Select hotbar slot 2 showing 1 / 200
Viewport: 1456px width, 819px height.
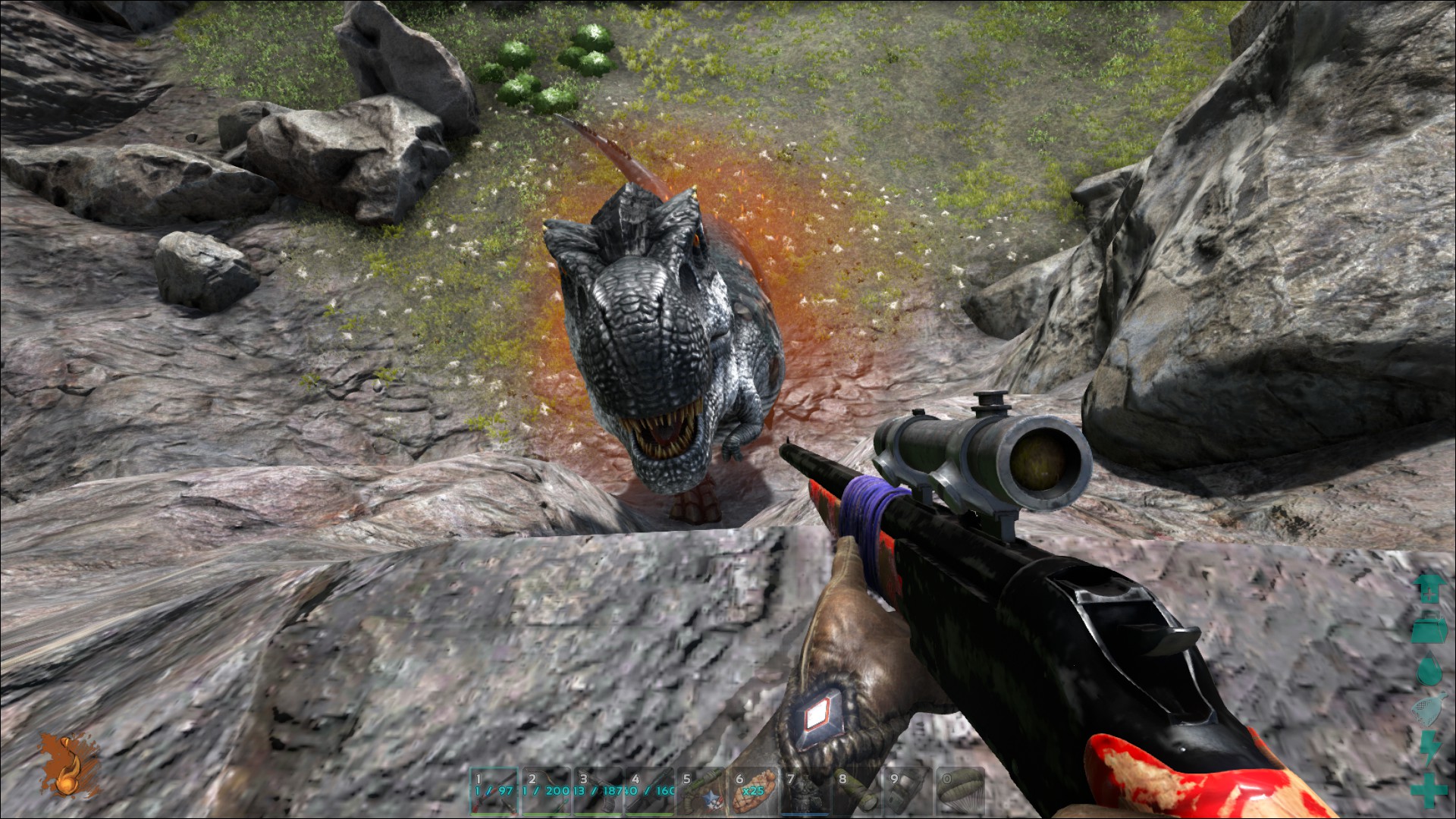(546, 791)
